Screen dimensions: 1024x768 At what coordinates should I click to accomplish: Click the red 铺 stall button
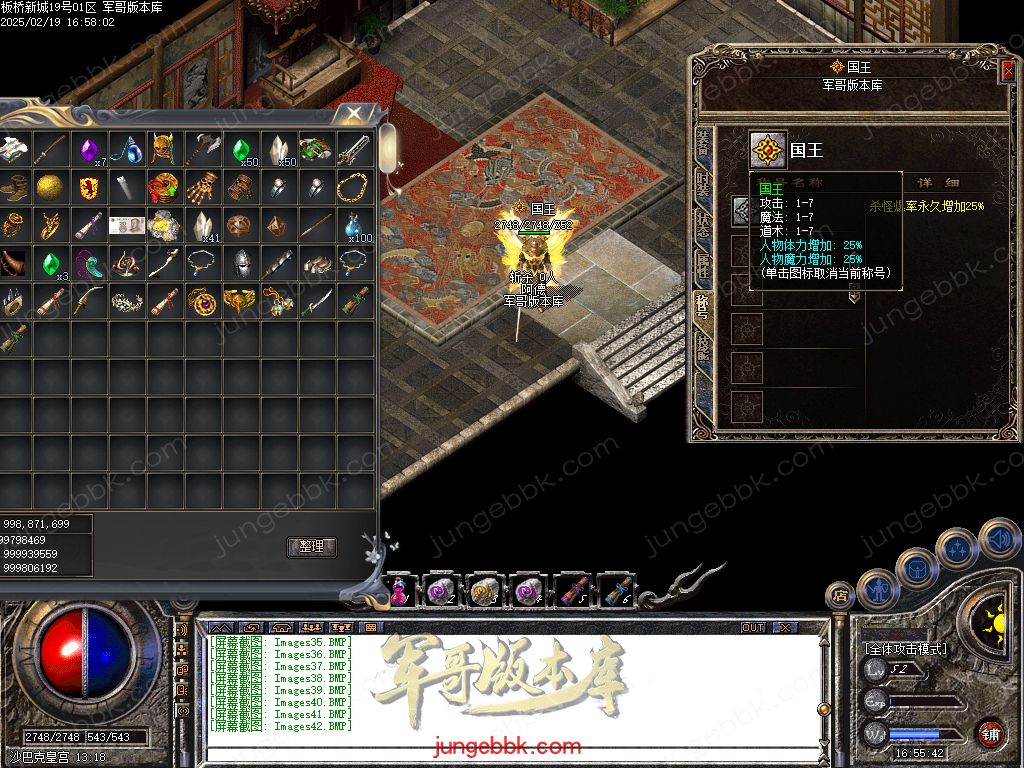(x=990, y=734)
